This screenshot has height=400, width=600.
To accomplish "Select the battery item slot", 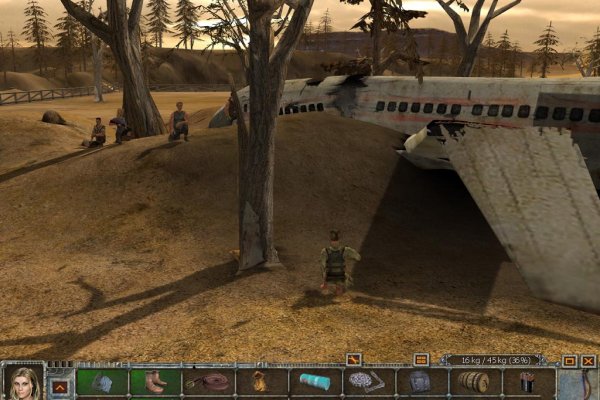I will pos(528,382).
